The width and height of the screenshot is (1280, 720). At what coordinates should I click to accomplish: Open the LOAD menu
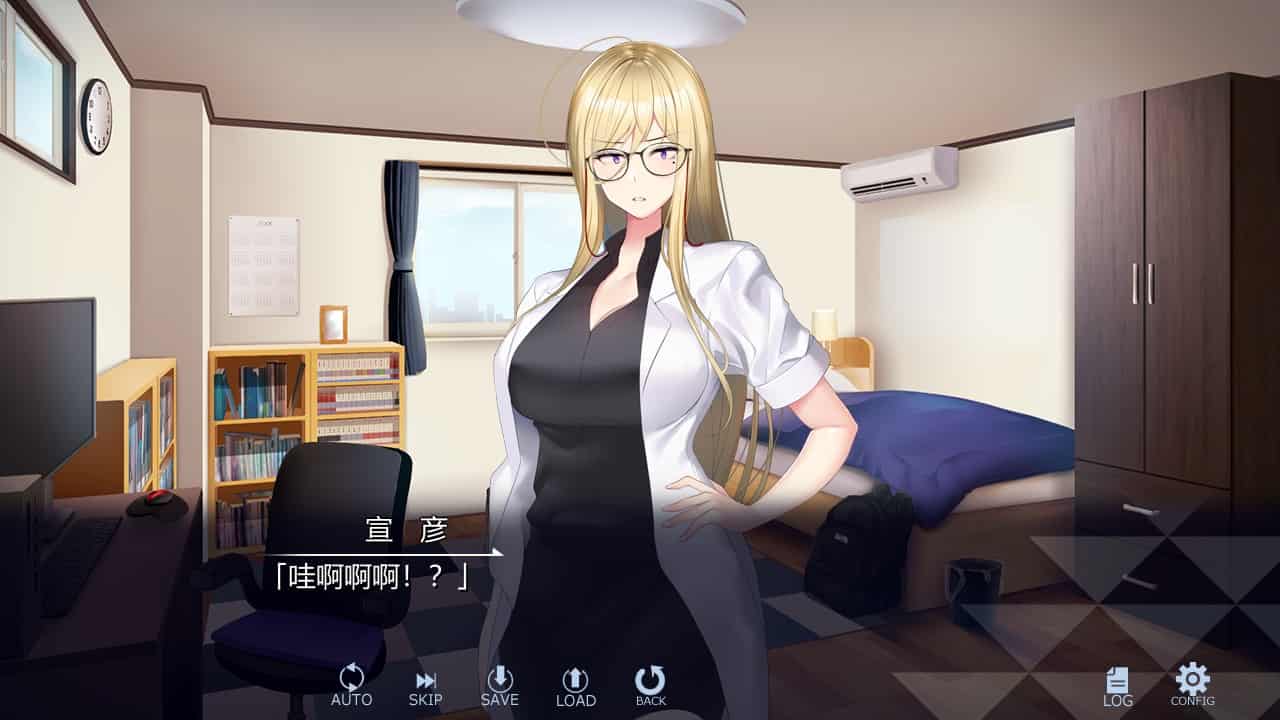click(x=575, y=686)
